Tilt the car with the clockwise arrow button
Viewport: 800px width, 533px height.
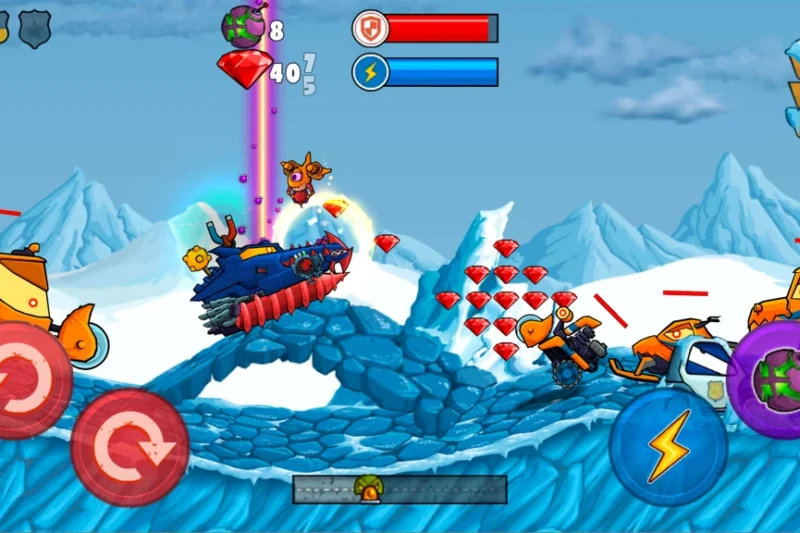point(130,446)
